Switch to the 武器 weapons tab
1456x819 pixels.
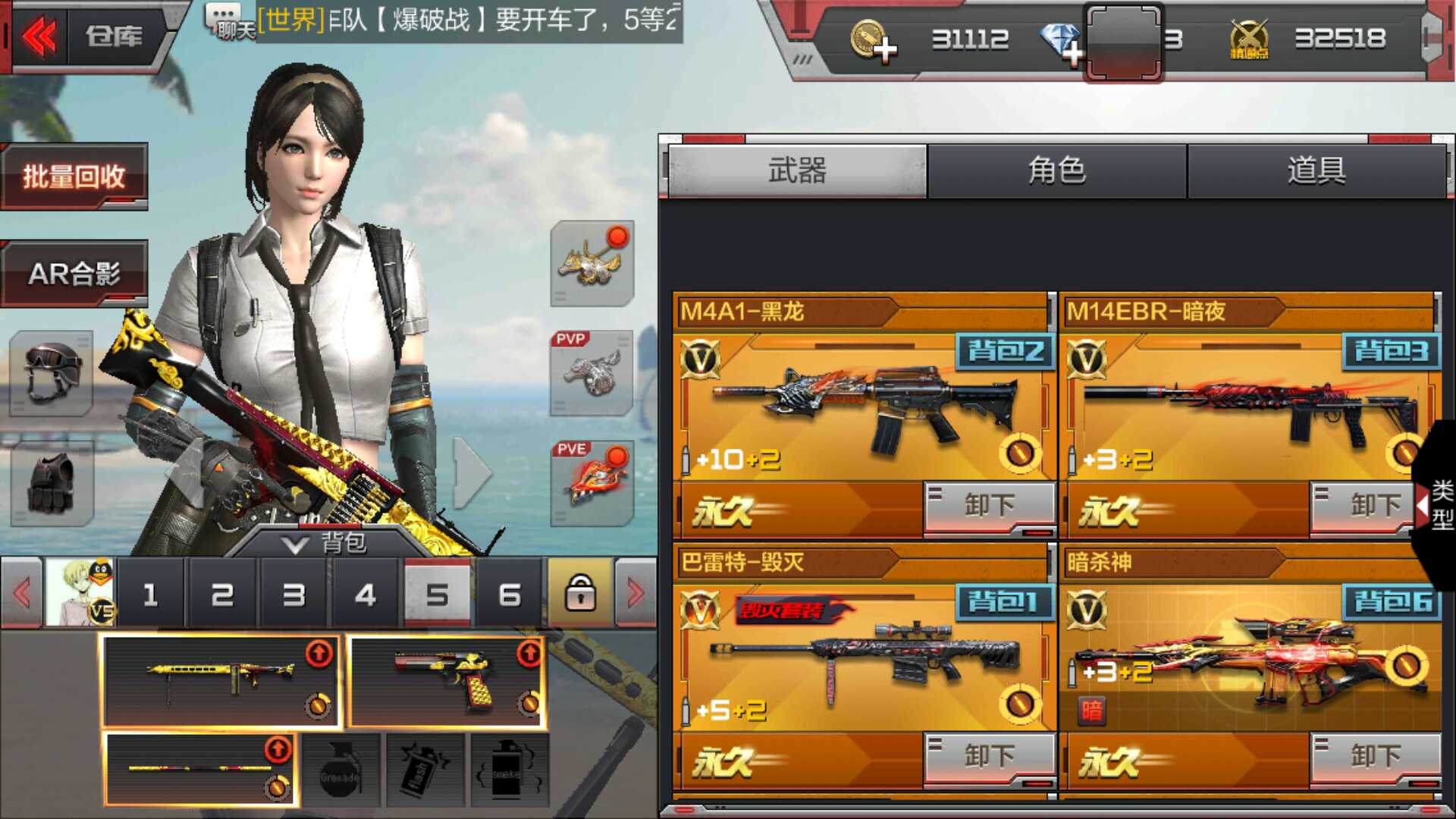[797, 171]
